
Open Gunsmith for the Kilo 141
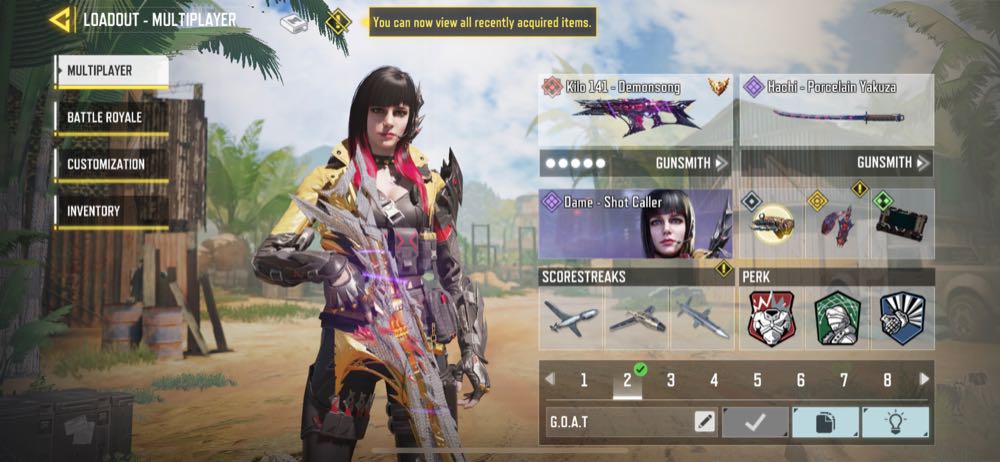(692, 162)
